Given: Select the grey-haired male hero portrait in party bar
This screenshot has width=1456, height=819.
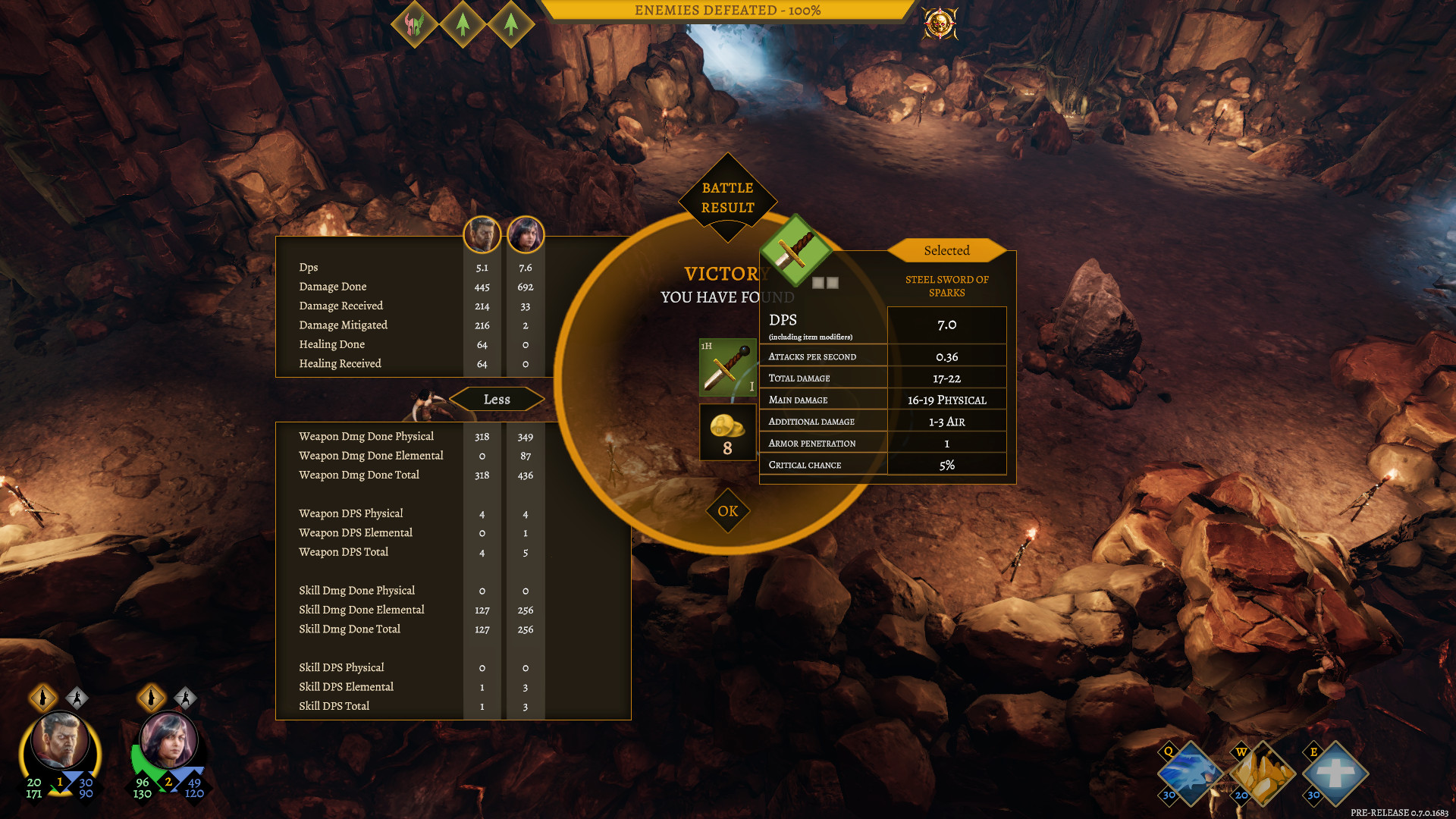Looking at the screenshot, I should (x=60, y=742).
